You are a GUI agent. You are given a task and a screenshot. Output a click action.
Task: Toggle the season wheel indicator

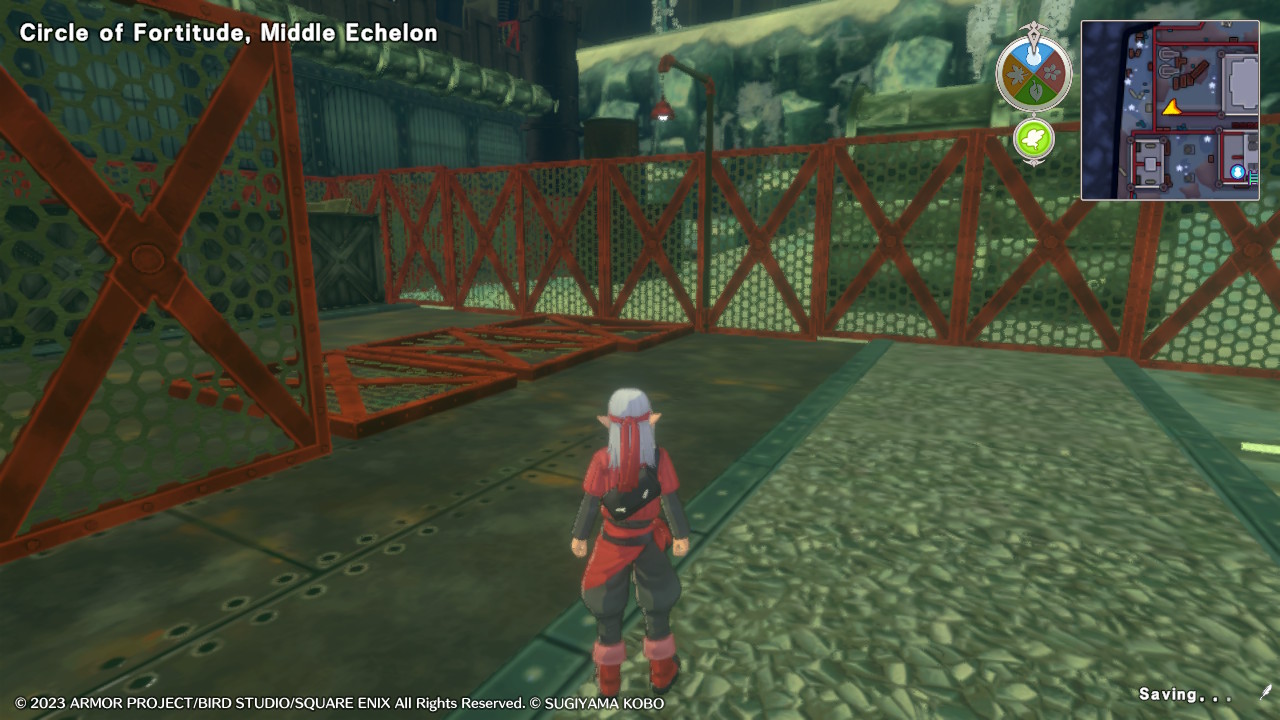(1032, 72)
